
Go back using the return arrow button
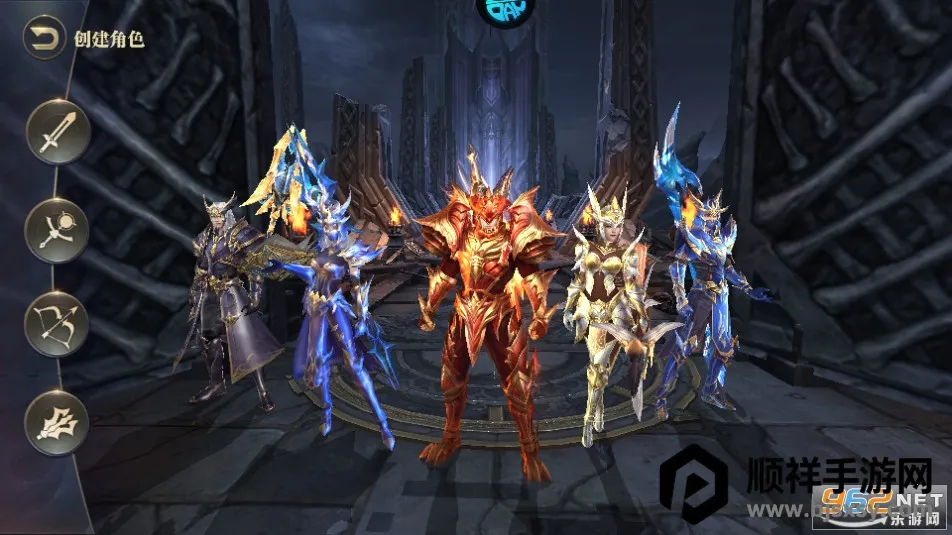pyautogui.click(x=44, y=39)
